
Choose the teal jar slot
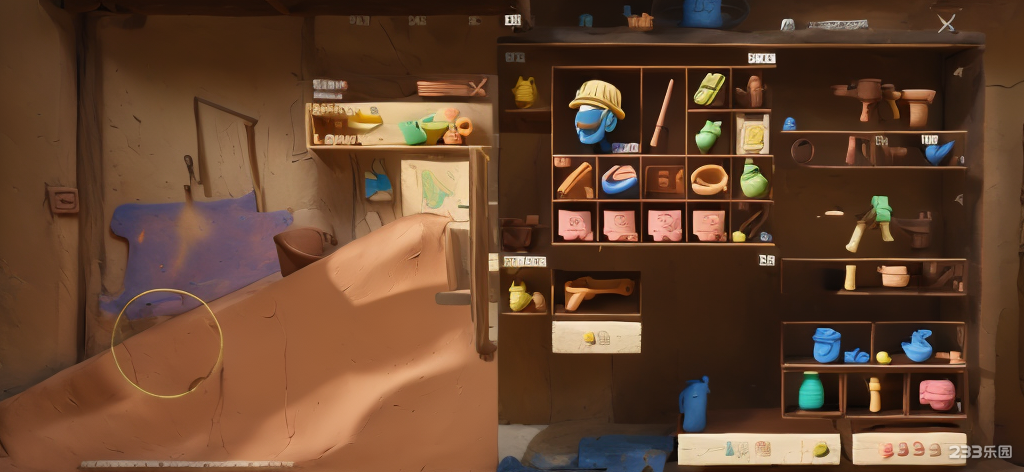click(x=811, y=391)
